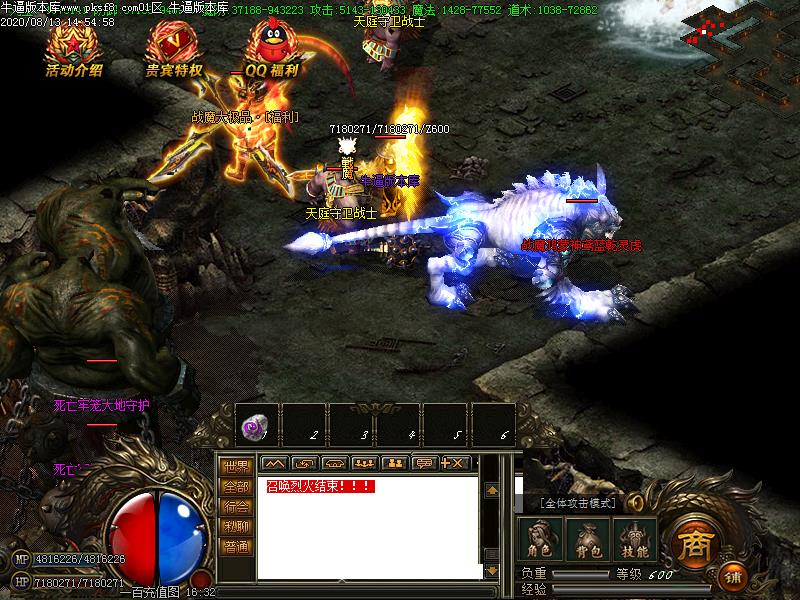Open the 技能 skills panel
The width and height of the screenshot is (800, 600).
(x=636, y=538)
